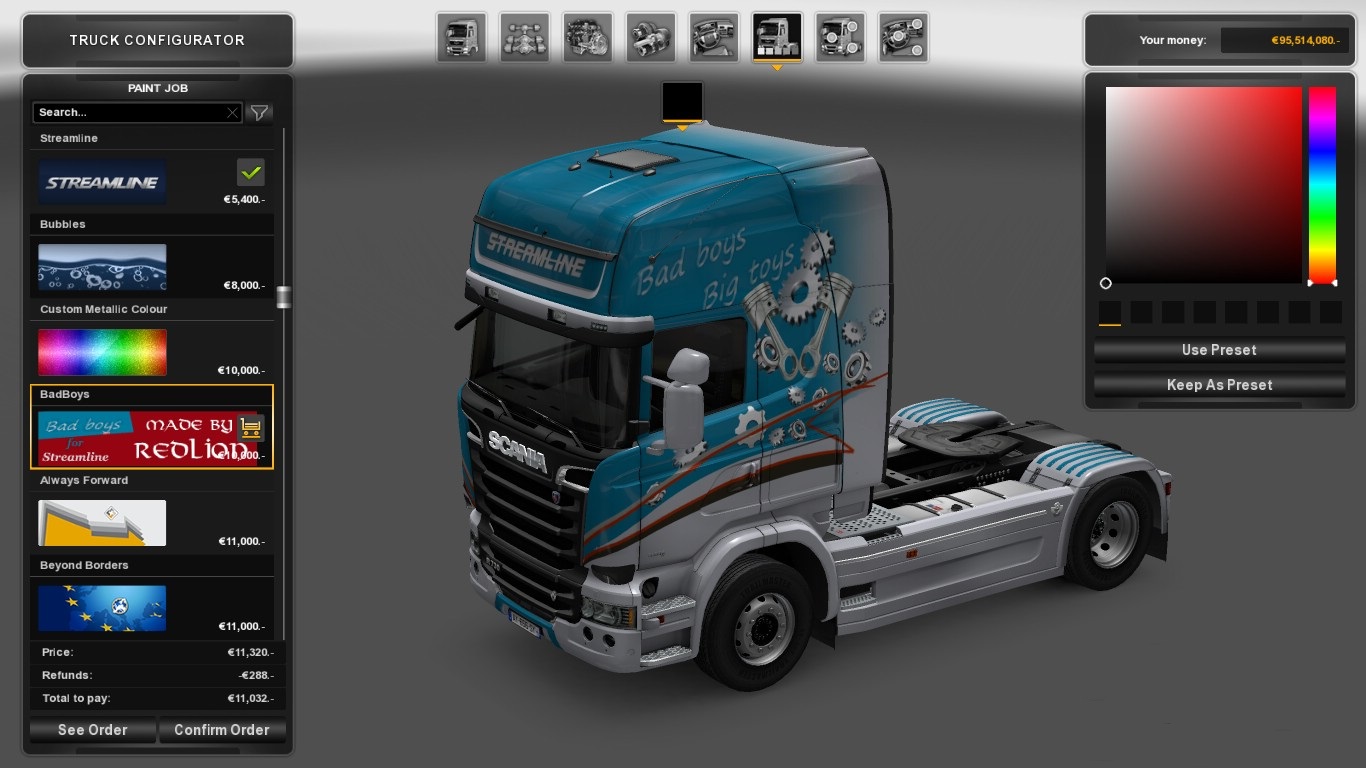Open the truck cabin category tab
Image resolution: width=1366 pixels, height=768 pixels.
[461, 38]
